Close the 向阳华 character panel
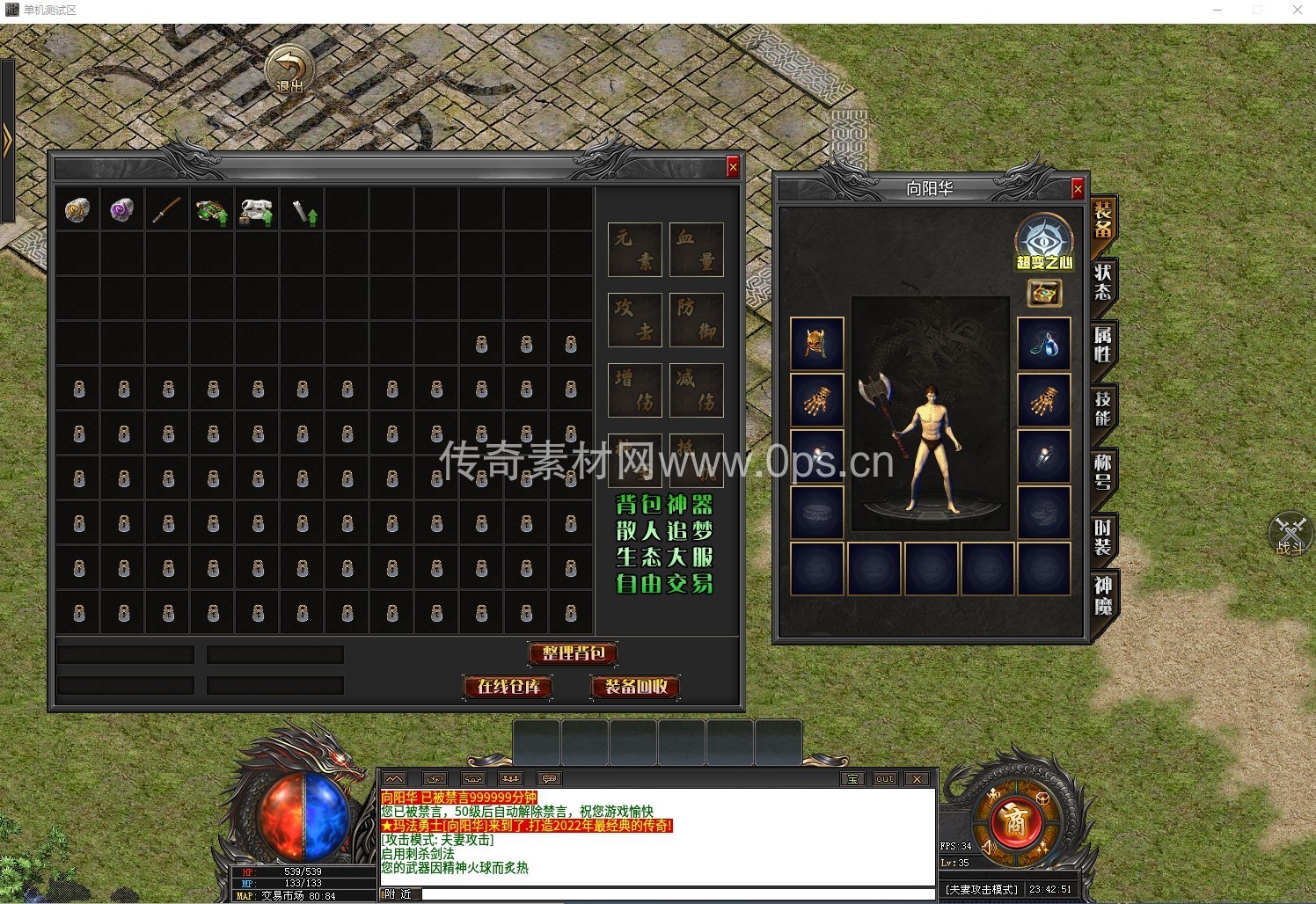The height and width of the screenshot is (904, 1316). pyautogui.click(x=1077, y=188)
